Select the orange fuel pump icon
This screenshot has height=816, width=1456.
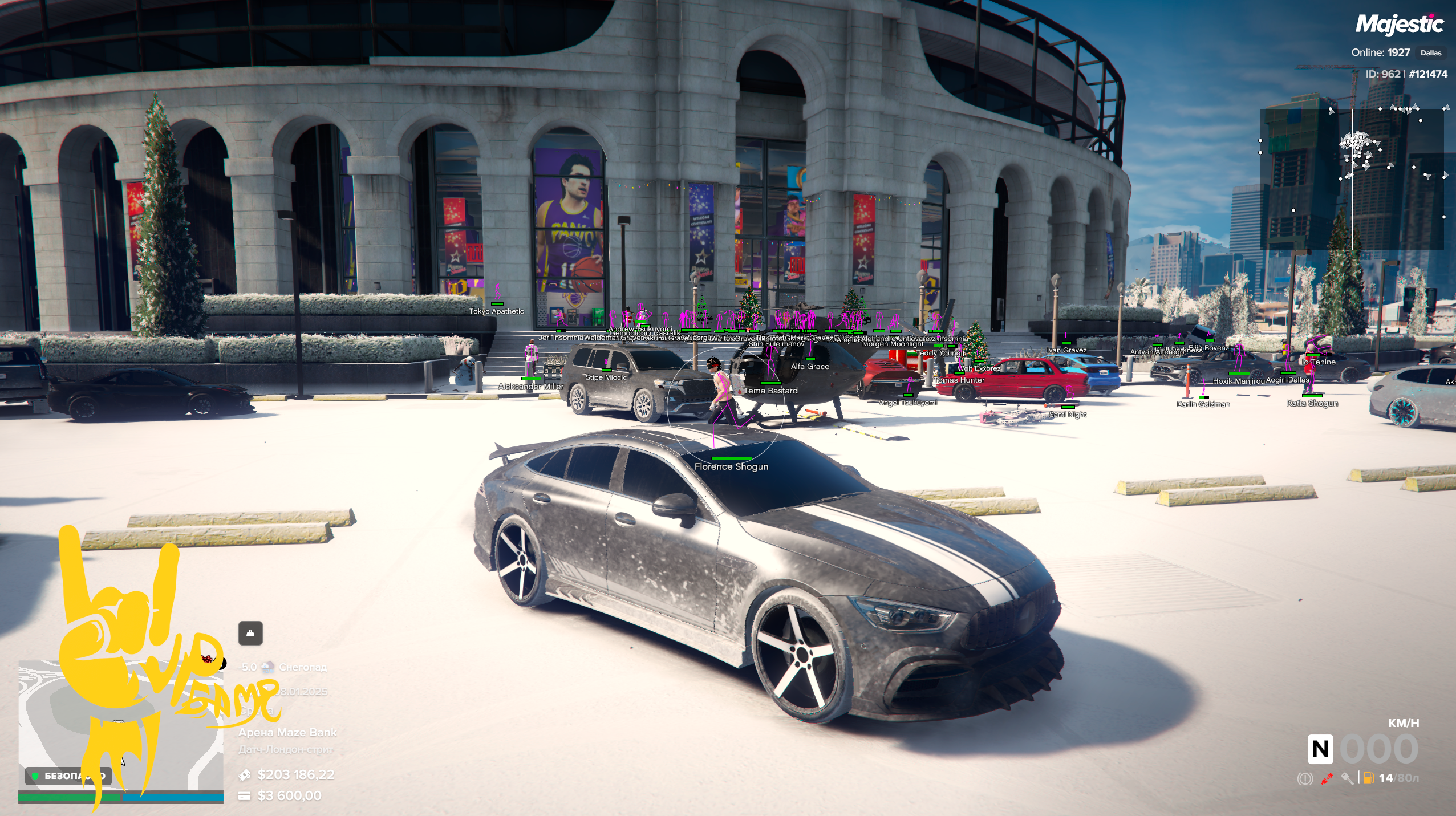(x=1368, y=778)
